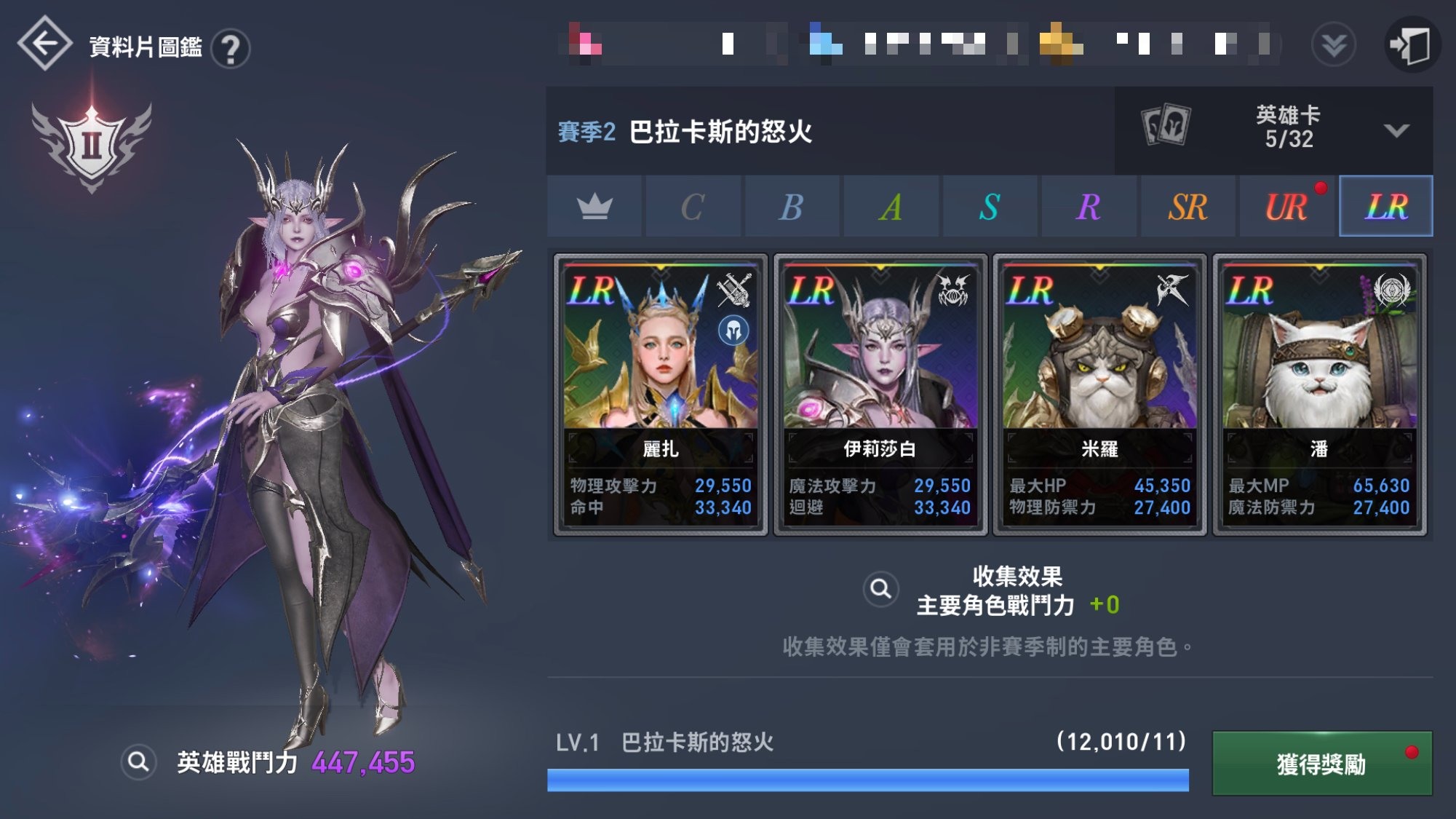1456x819 pixels.
Task: Select the S rarity filter tab
Action: tap(990, 206)
